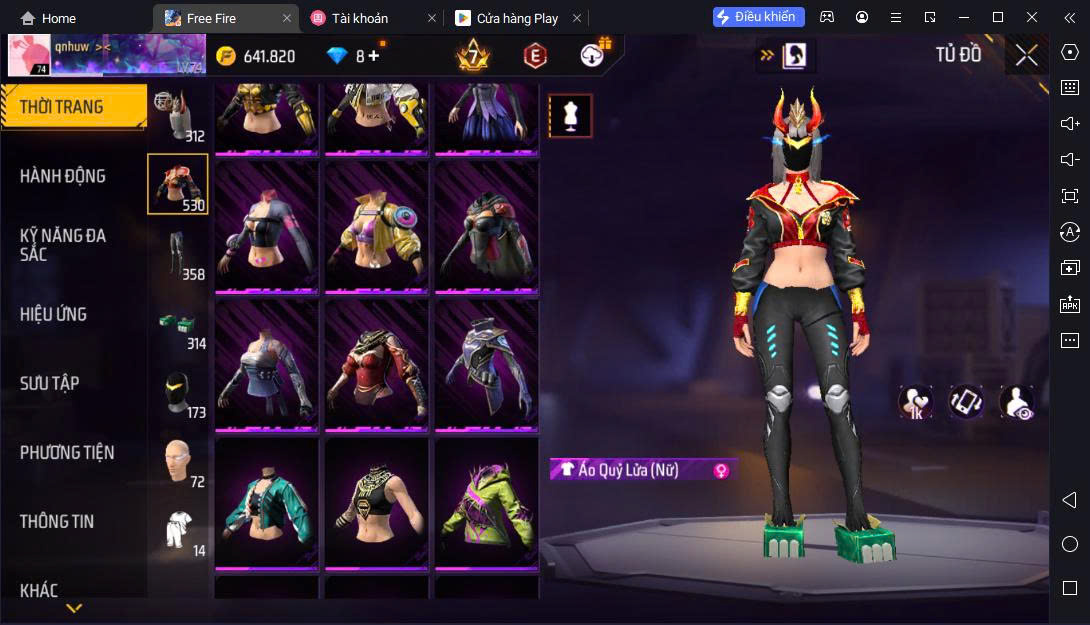
Task: Click the mannequin preview icon
Action: 570,116
